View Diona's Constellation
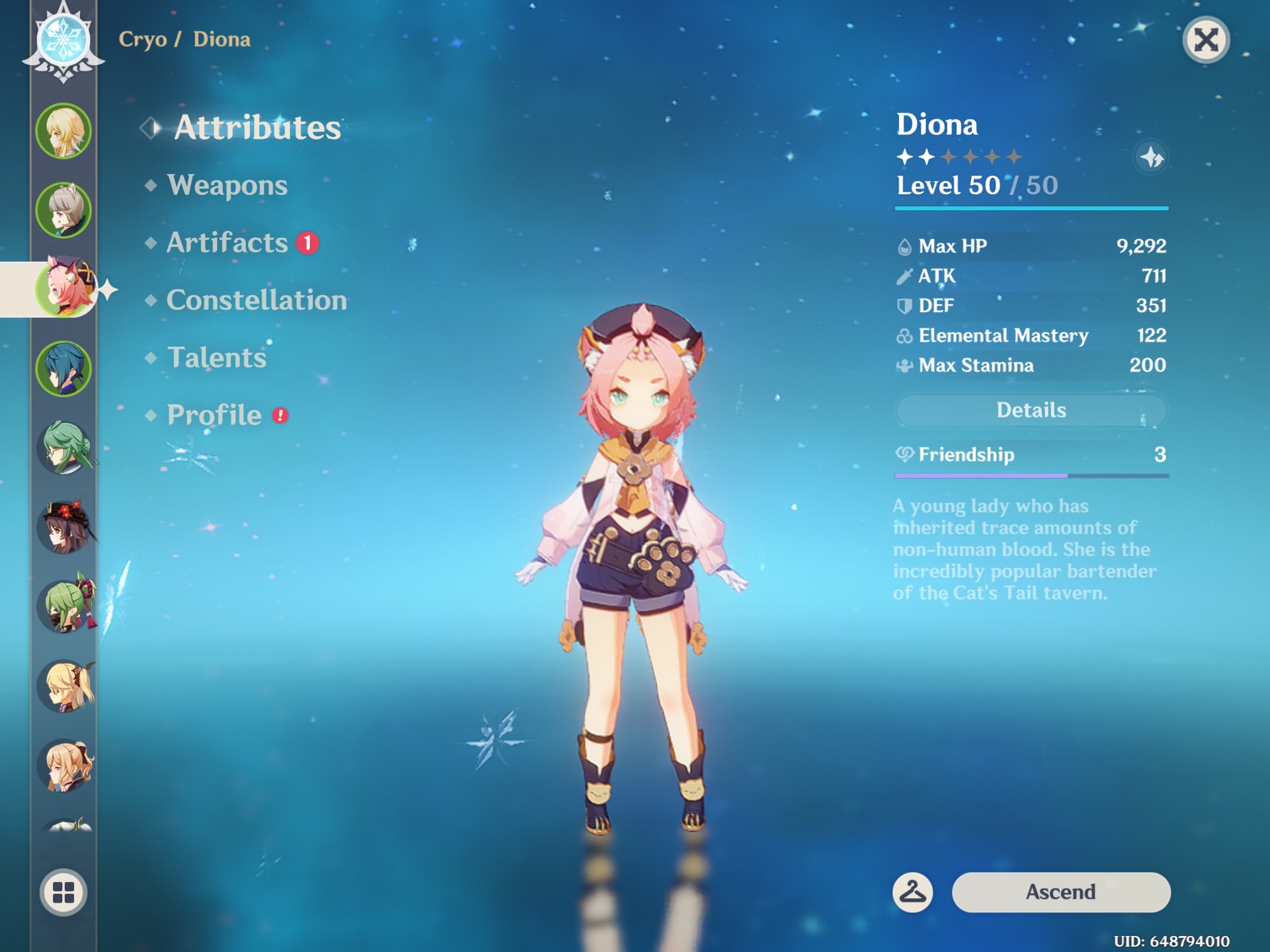Screen dimensions: 1270x952 [x=257, y=300]
